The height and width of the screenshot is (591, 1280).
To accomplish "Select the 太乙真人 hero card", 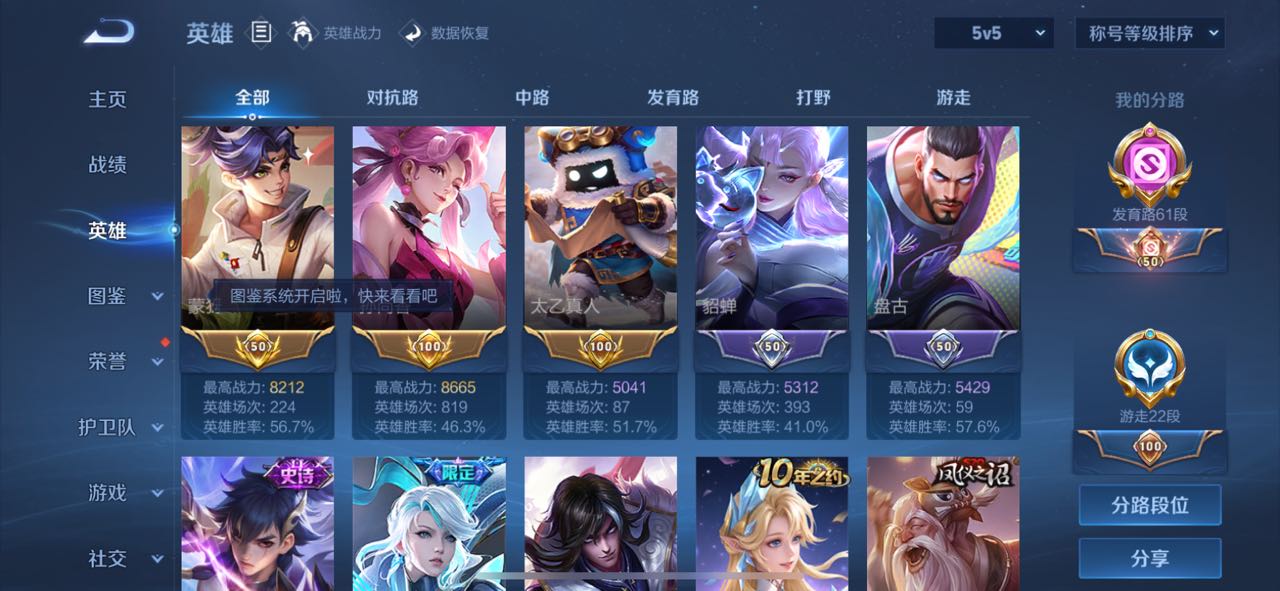I will (x=600, y=228).
